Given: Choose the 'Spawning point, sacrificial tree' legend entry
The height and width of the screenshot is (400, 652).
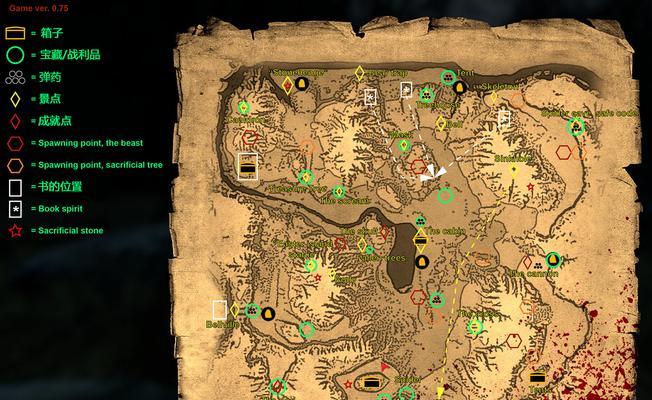Looking at the screenshot, I should click(15, 165).
